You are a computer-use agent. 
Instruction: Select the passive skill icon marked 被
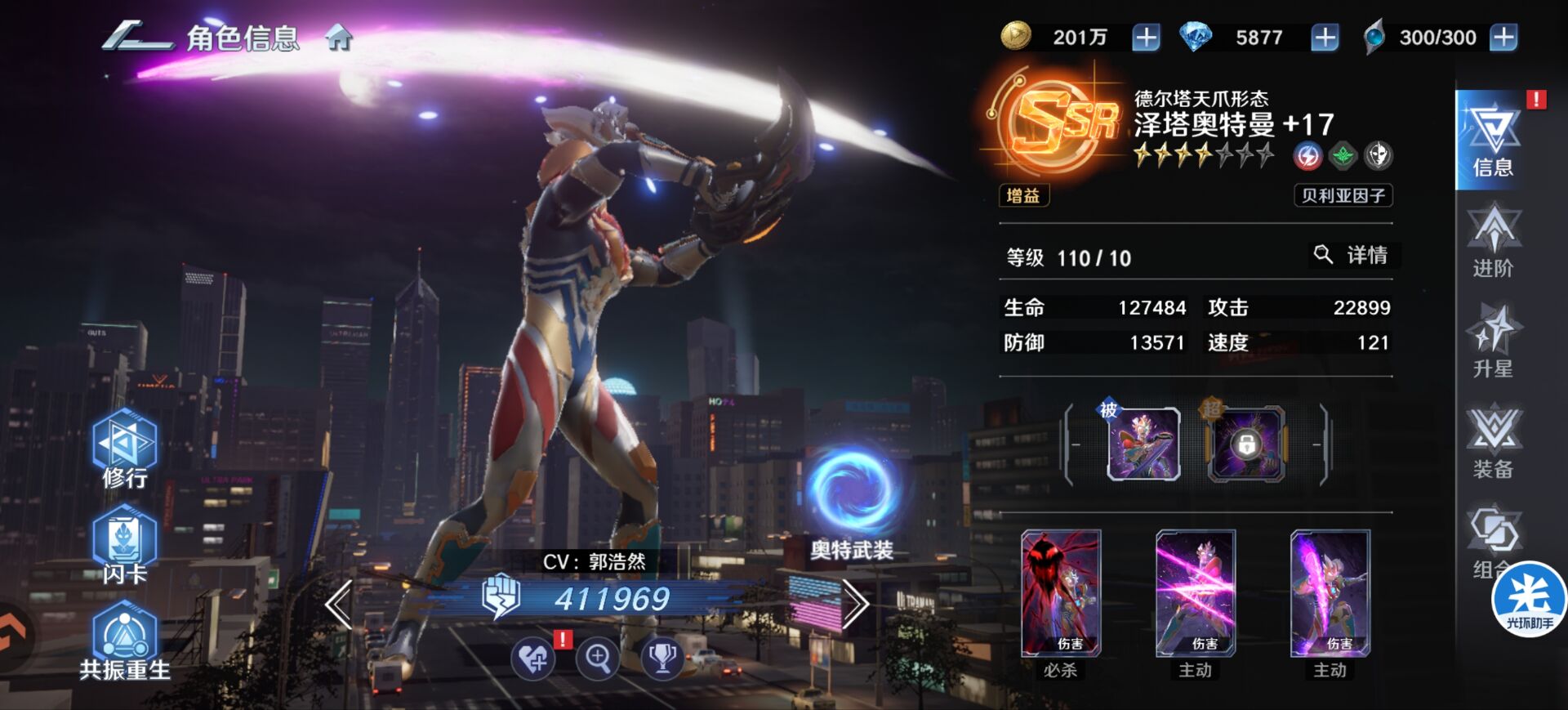(1143, 444)
